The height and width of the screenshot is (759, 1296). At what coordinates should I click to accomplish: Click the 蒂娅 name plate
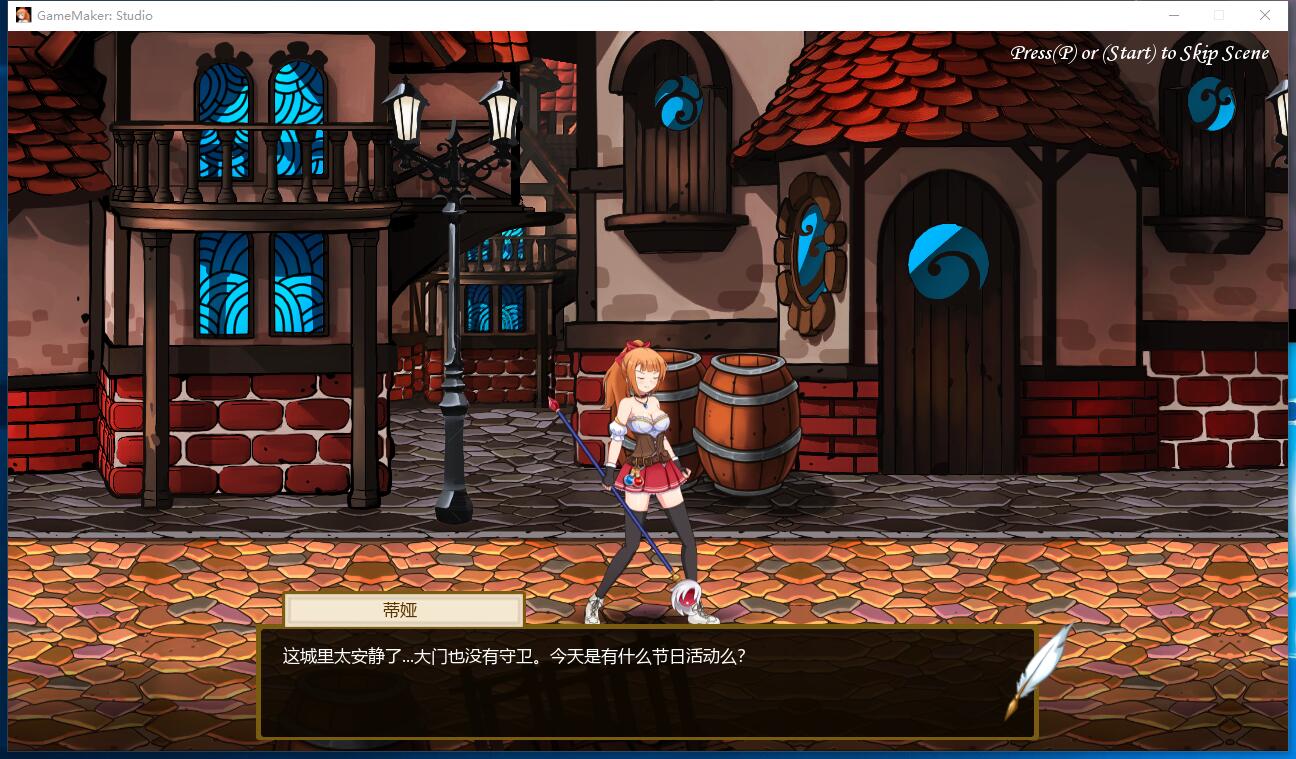[403, 610]
